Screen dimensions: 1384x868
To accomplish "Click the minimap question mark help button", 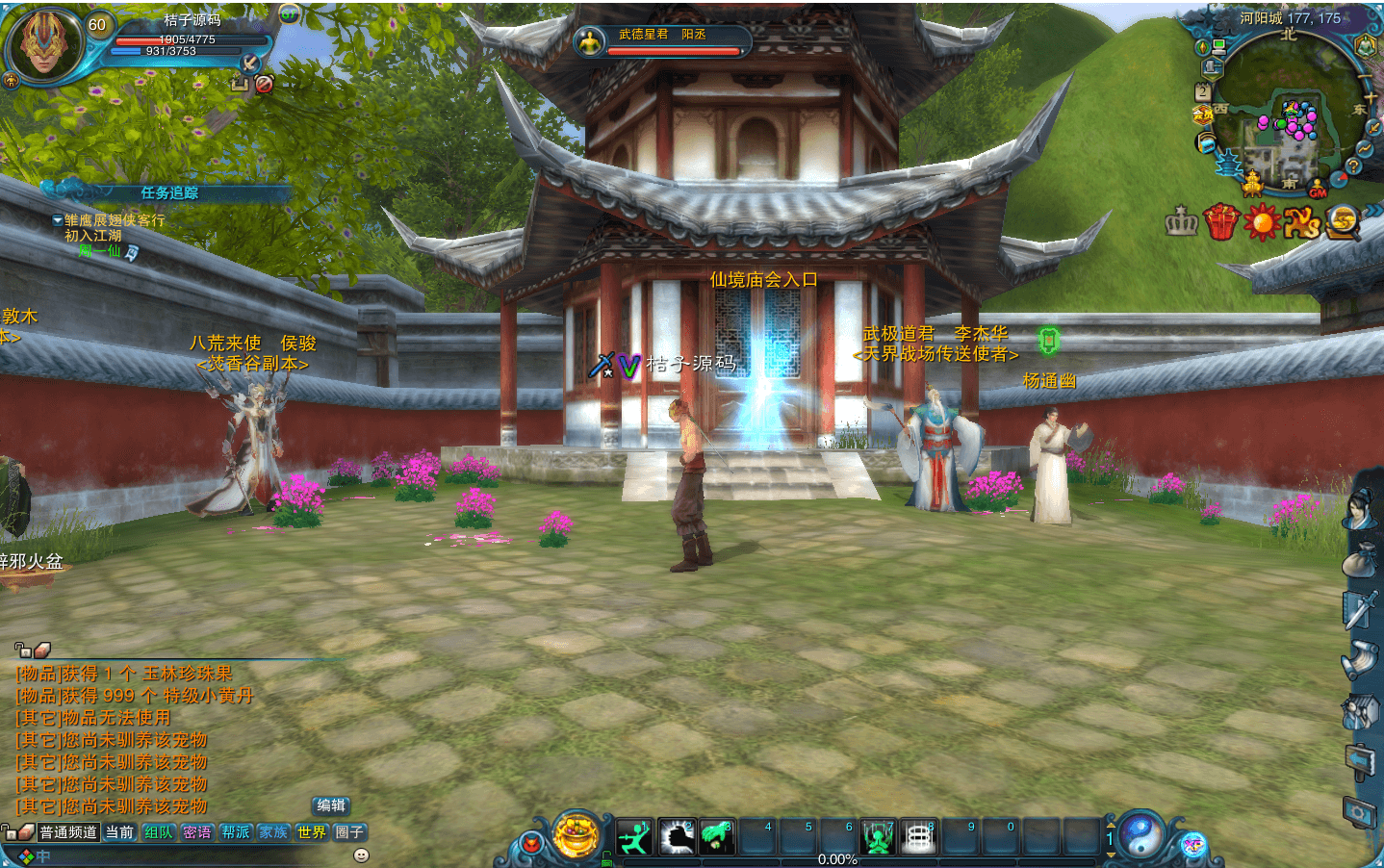I will (1353, 166).
